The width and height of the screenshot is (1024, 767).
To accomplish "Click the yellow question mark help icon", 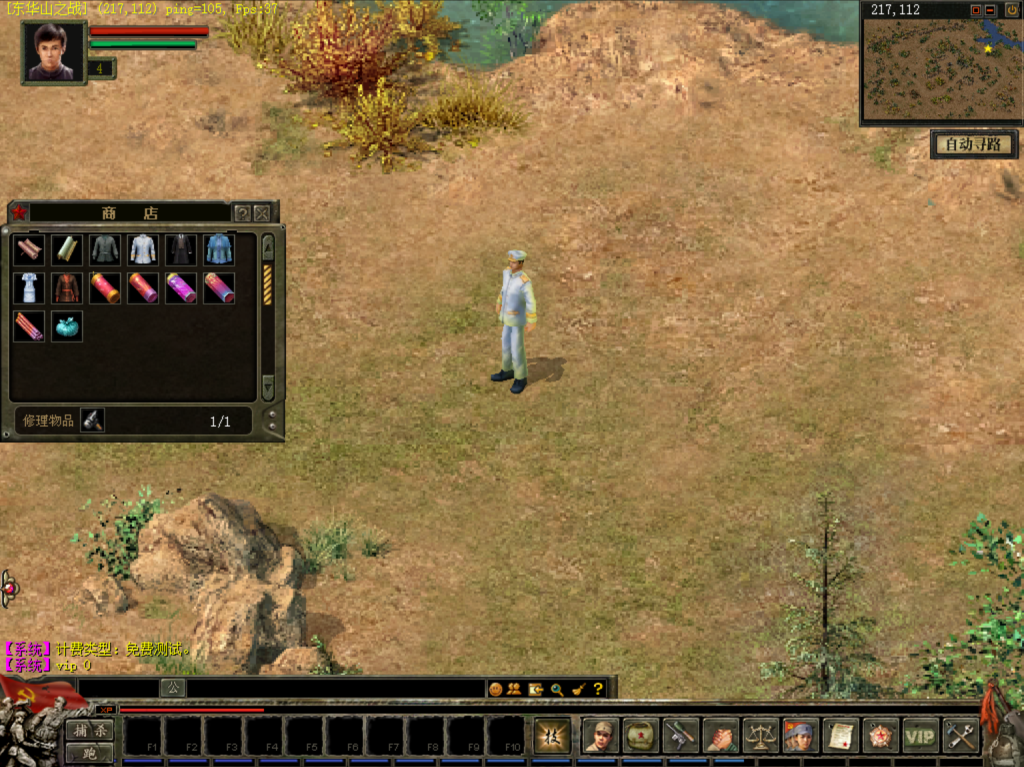I will [598, 689].
